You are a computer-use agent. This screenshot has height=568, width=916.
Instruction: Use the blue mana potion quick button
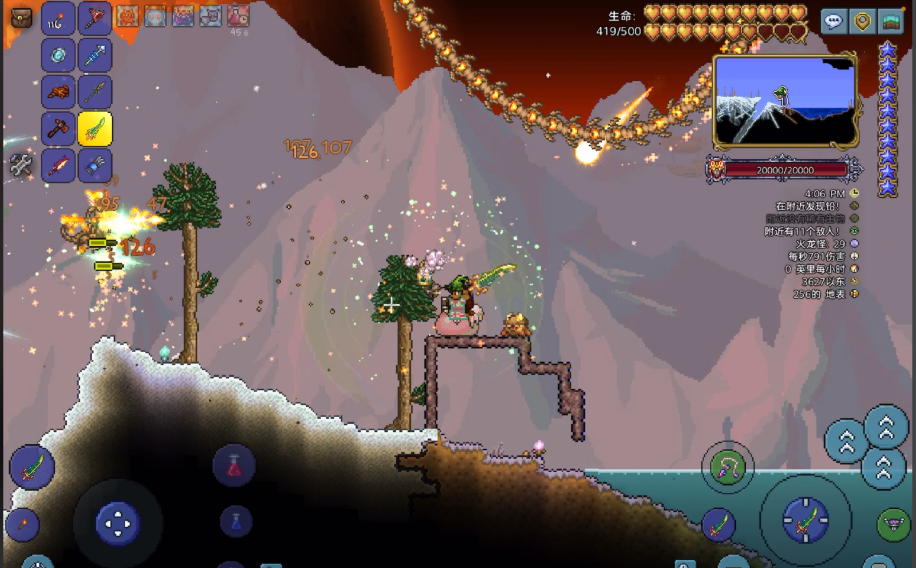click(235, 520)
